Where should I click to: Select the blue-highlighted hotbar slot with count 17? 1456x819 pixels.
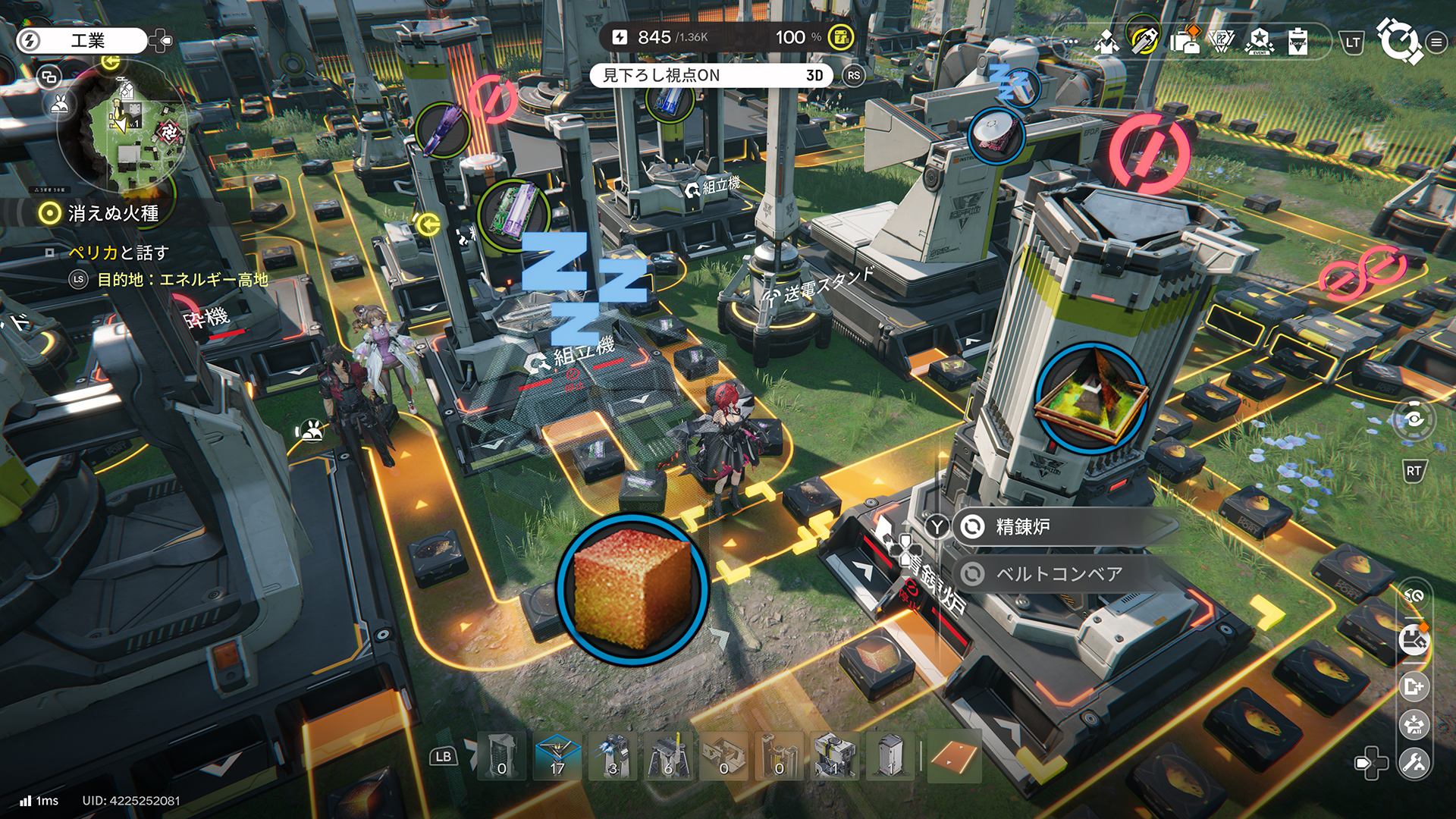point(557,757)
